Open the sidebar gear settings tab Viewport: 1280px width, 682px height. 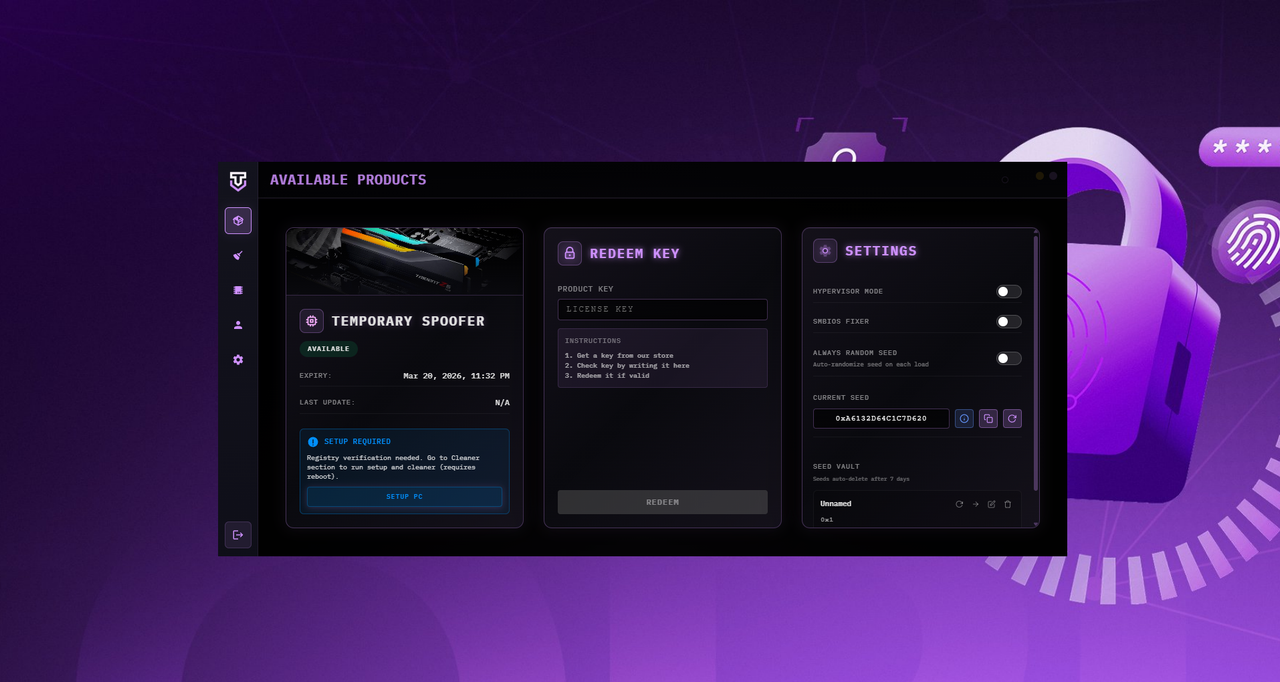click(x=238, y=360)
